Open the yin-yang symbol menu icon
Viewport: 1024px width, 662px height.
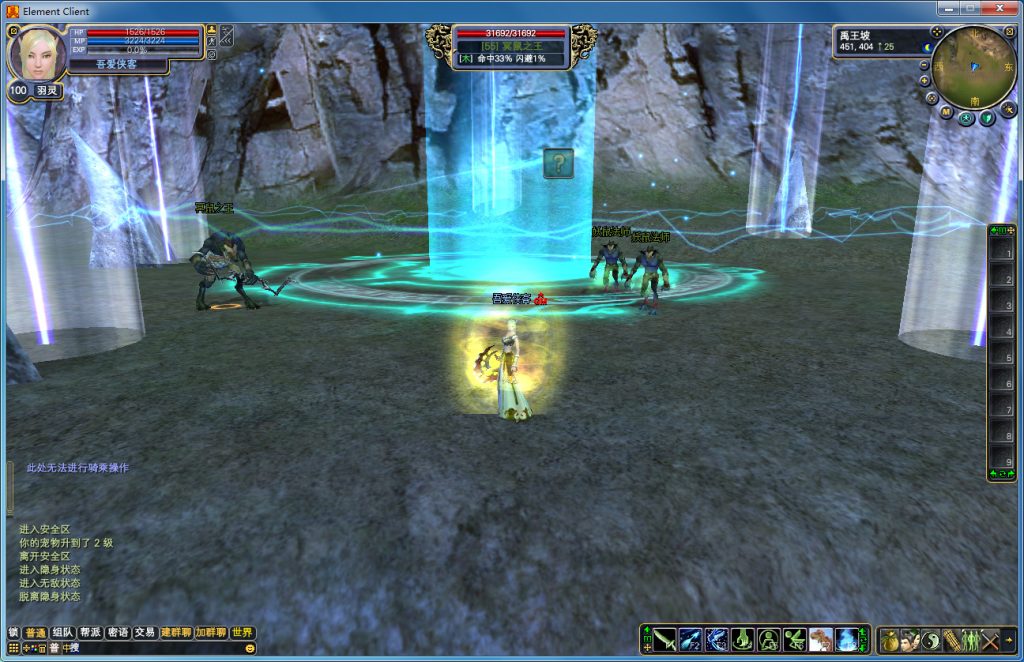tap(930, 639)
